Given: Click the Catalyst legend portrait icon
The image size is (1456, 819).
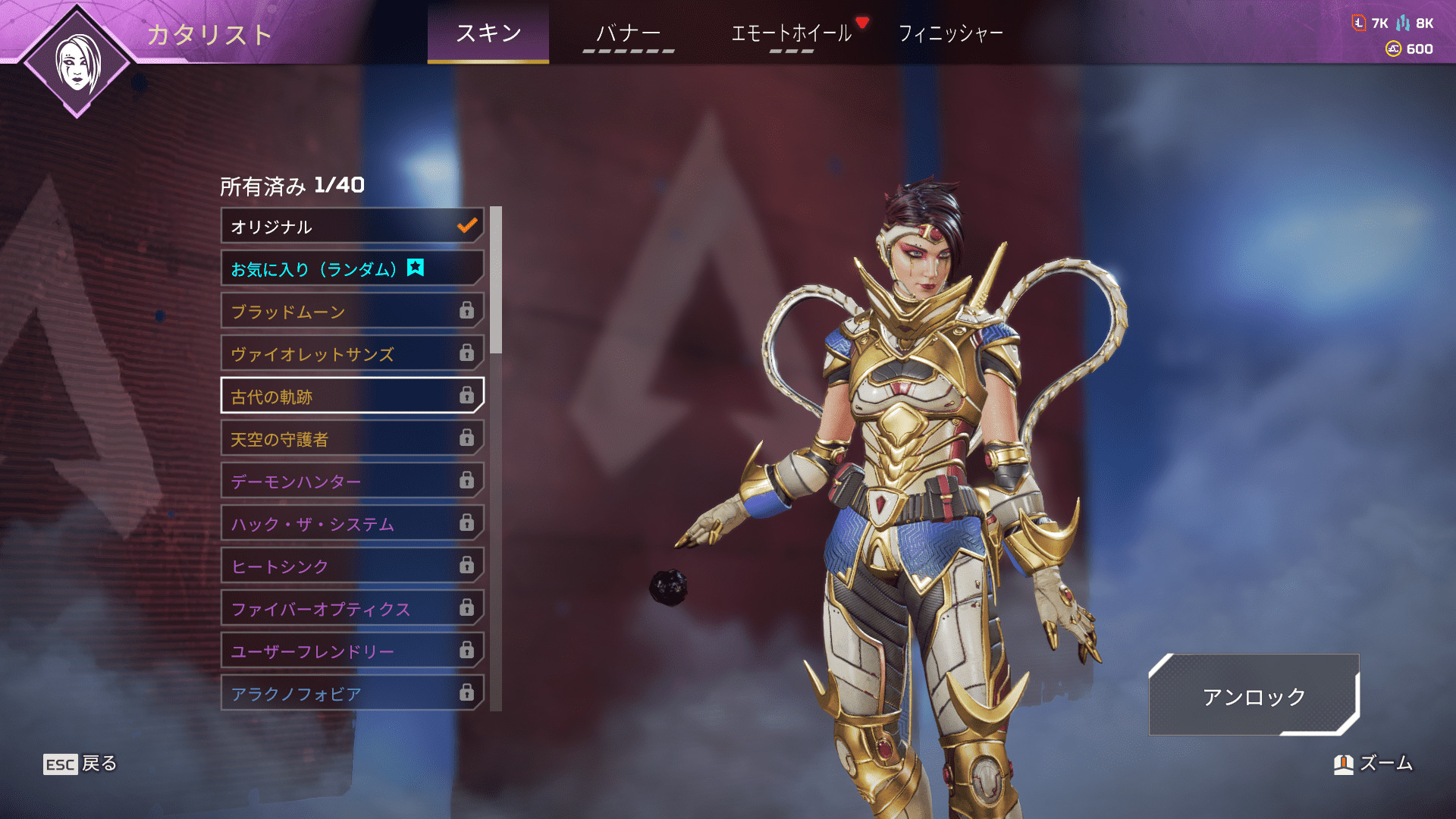Looking at the screenshot, I should (x=77, y=63).
